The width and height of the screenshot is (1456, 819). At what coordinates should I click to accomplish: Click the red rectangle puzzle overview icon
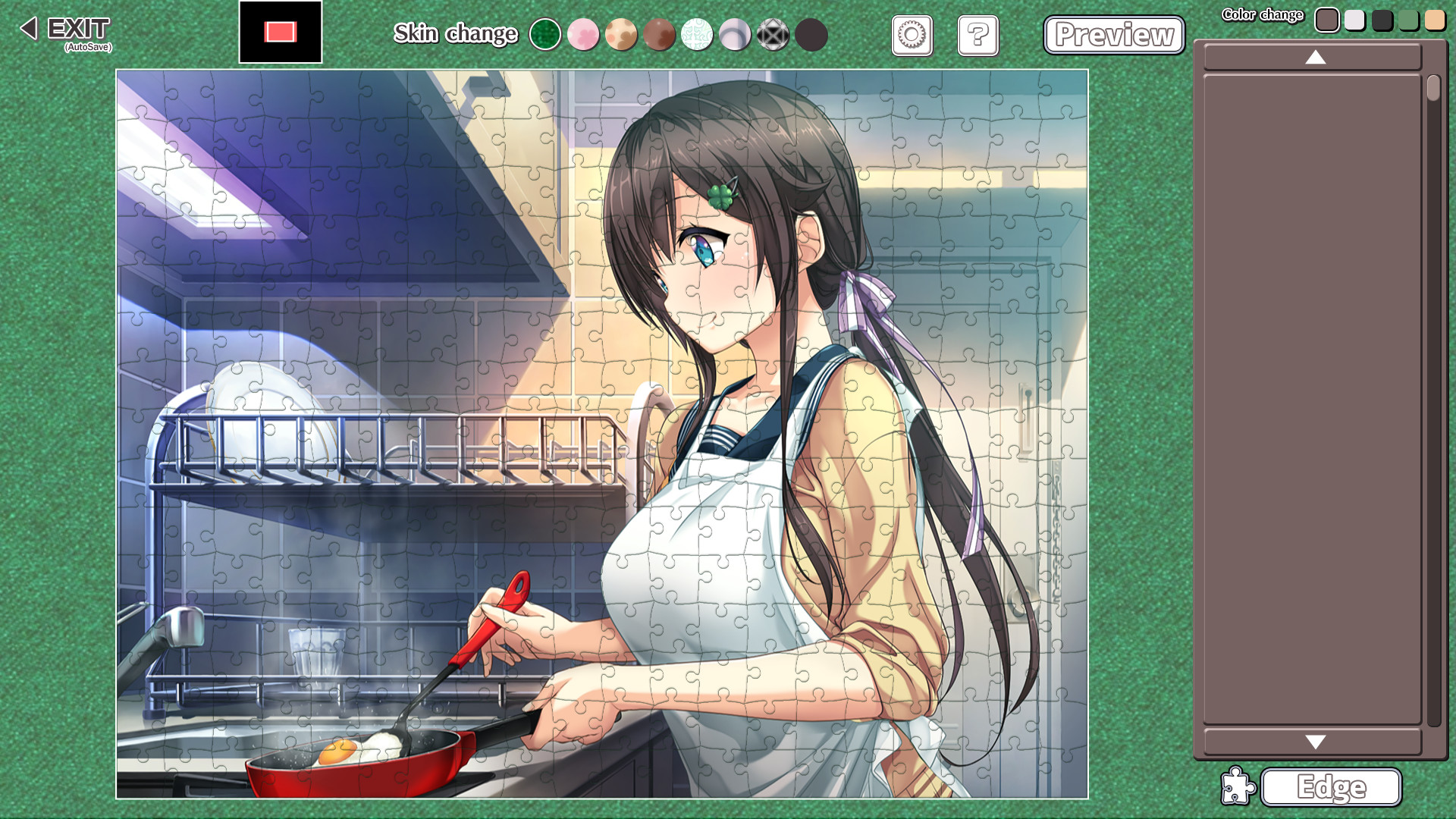(280, 31)
